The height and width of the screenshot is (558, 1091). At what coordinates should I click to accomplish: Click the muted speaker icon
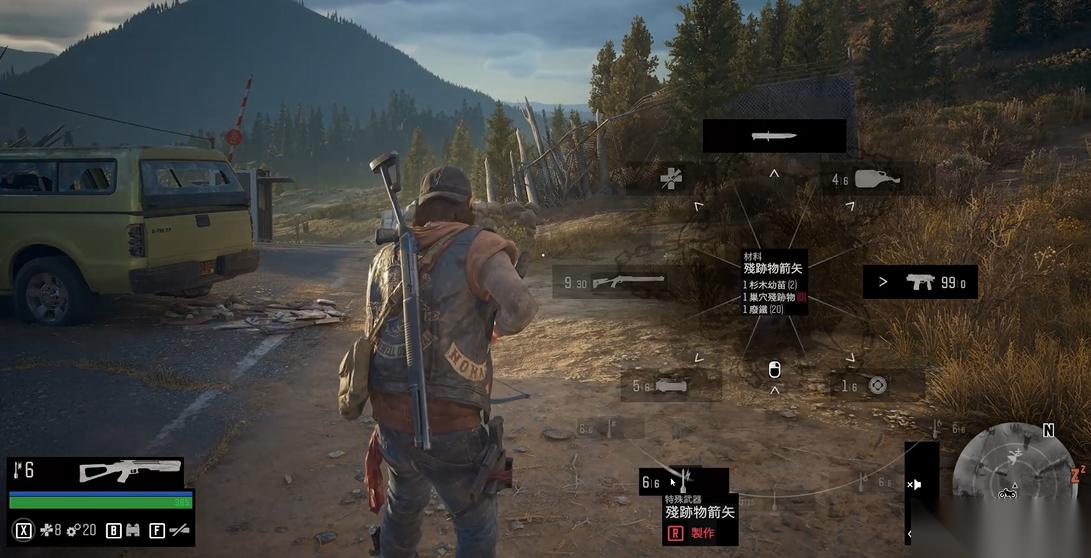tap(914, 485)
